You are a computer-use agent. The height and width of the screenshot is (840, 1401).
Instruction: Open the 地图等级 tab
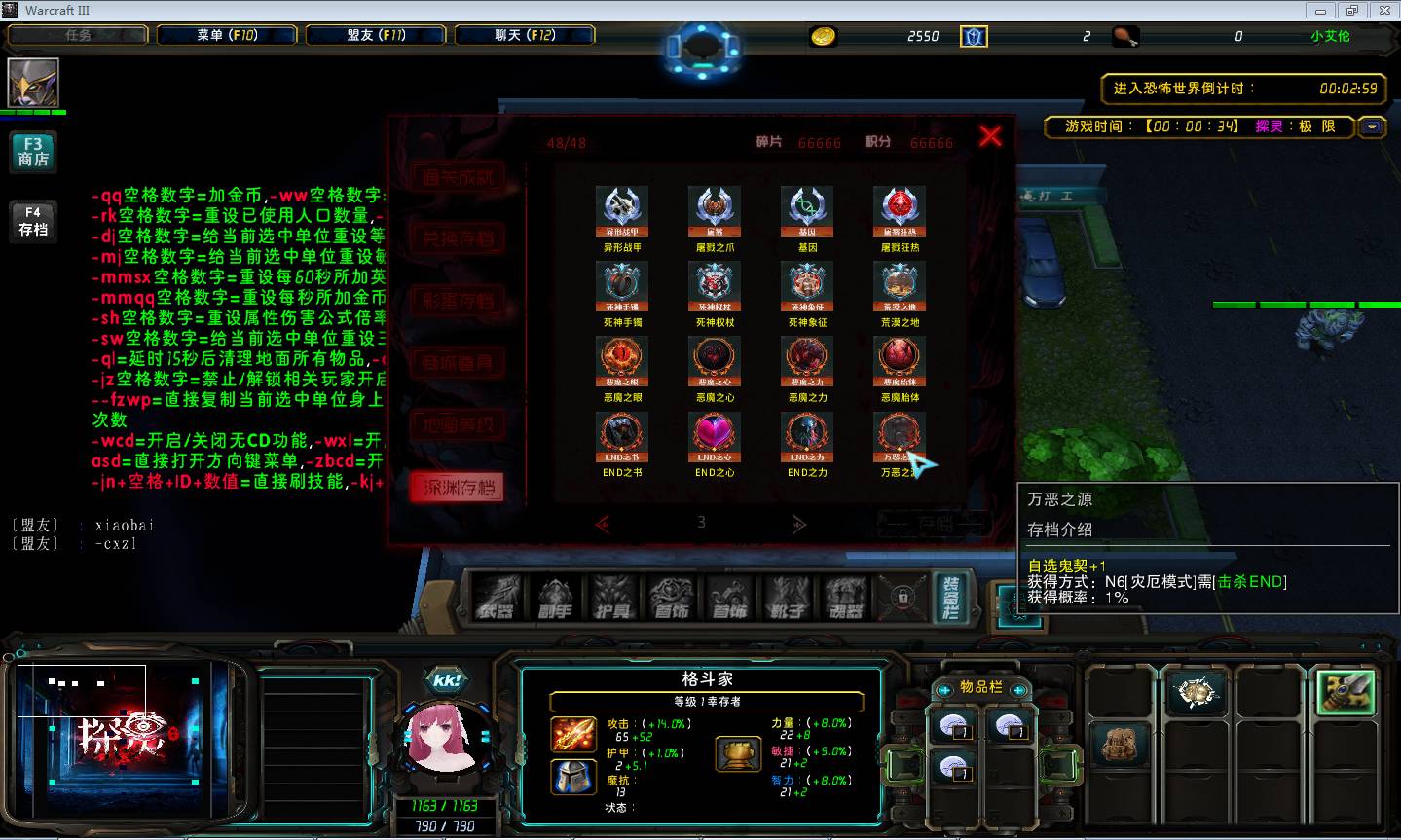click(458, 425)
